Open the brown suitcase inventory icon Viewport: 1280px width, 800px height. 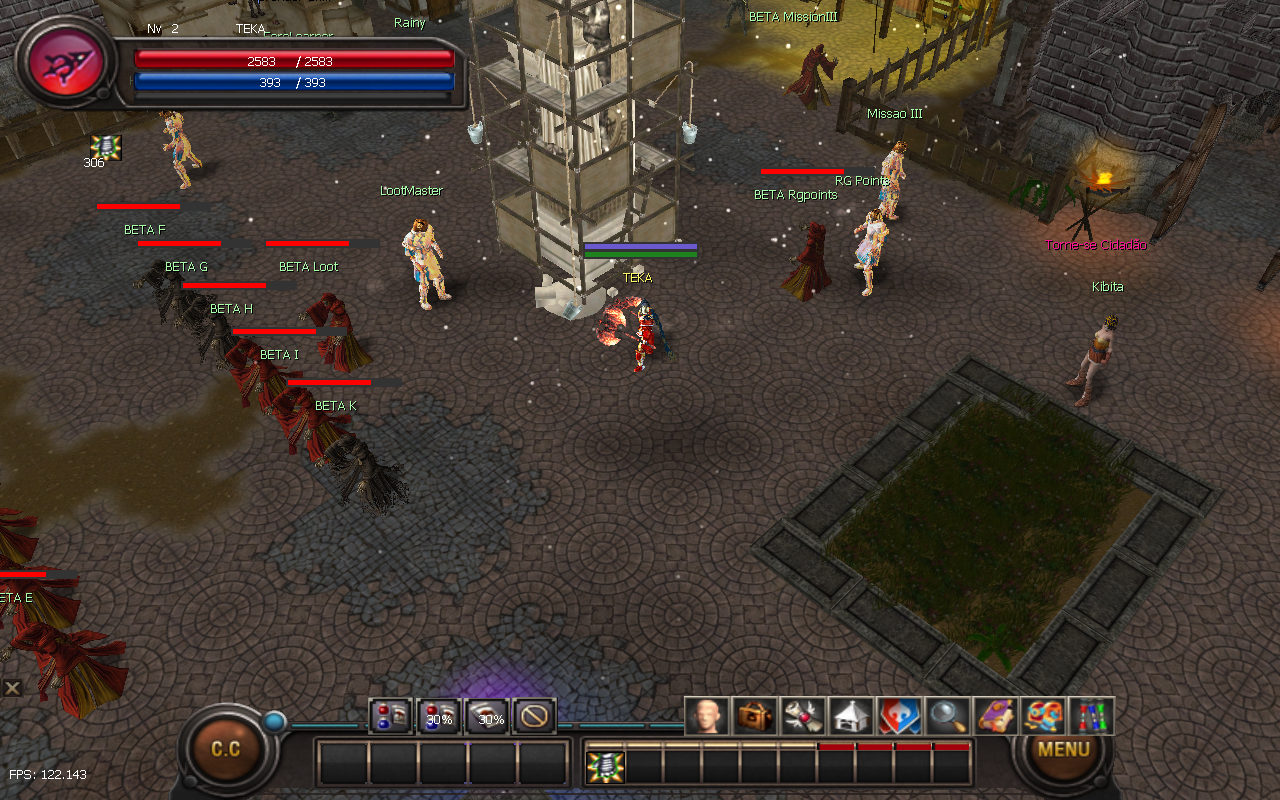(754, 716)
